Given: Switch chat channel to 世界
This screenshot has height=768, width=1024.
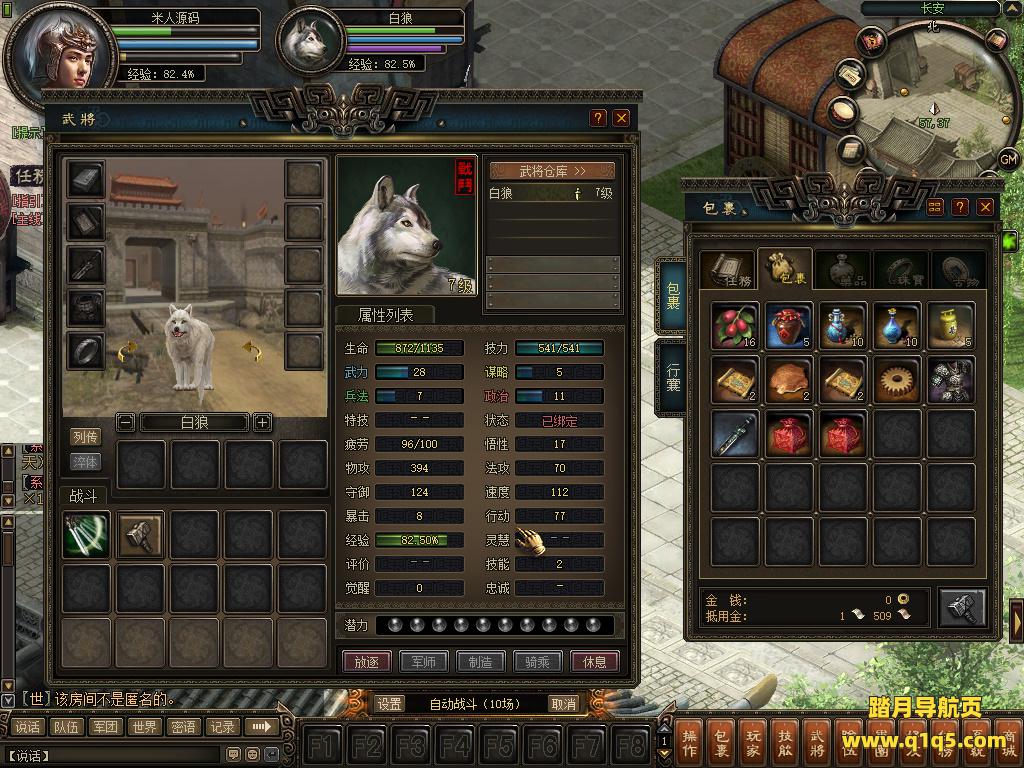Looking at the screenshot, I should tap(145, 727).
